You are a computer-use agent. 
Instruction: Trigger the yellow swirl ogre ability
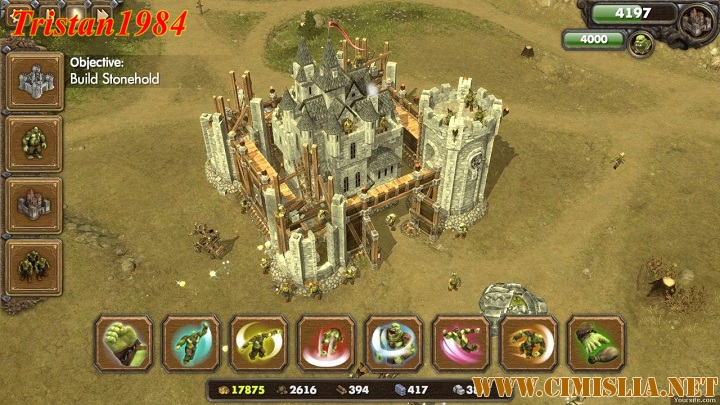259,343
